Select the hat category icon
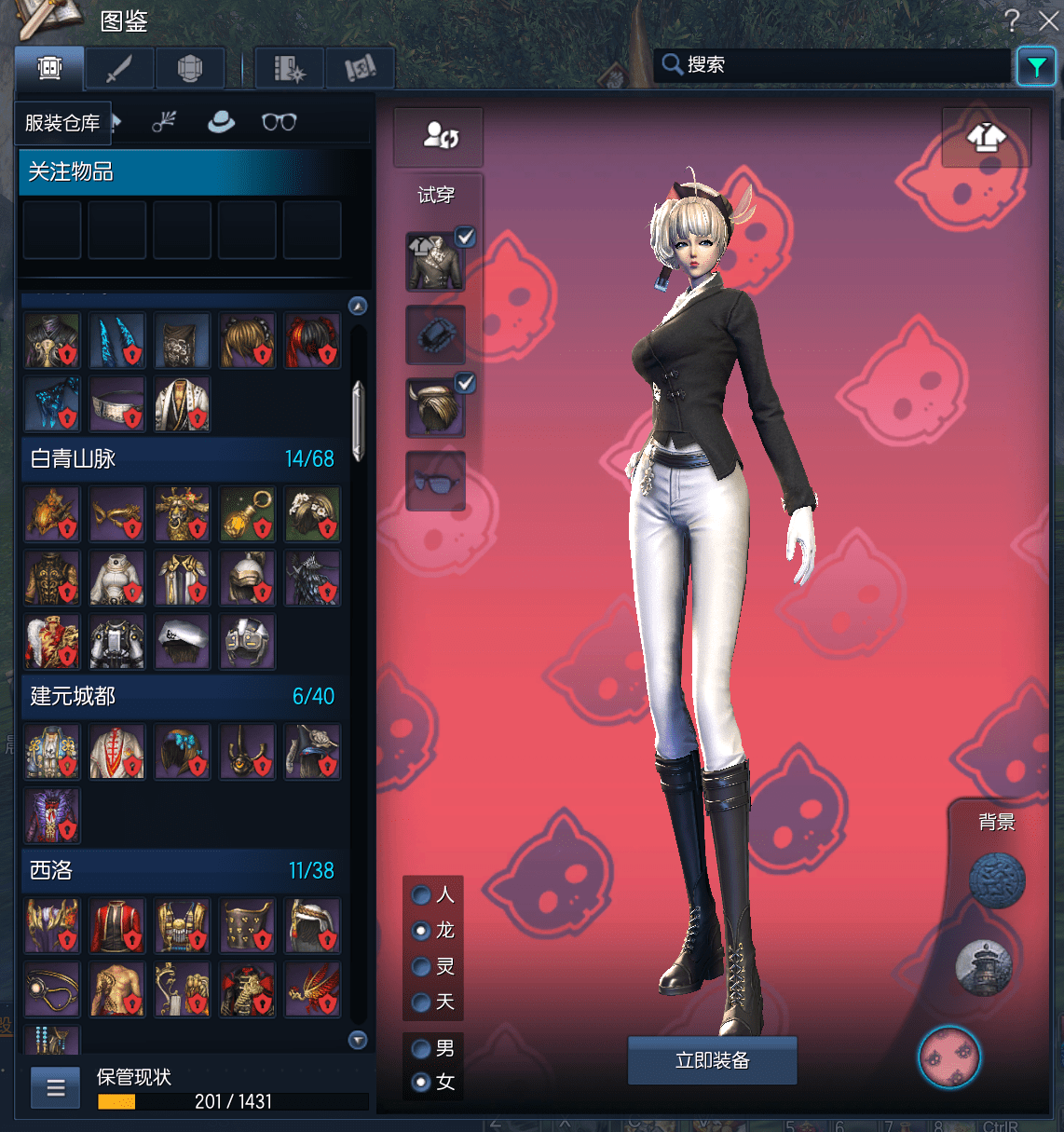 click(x=221, y=122)
